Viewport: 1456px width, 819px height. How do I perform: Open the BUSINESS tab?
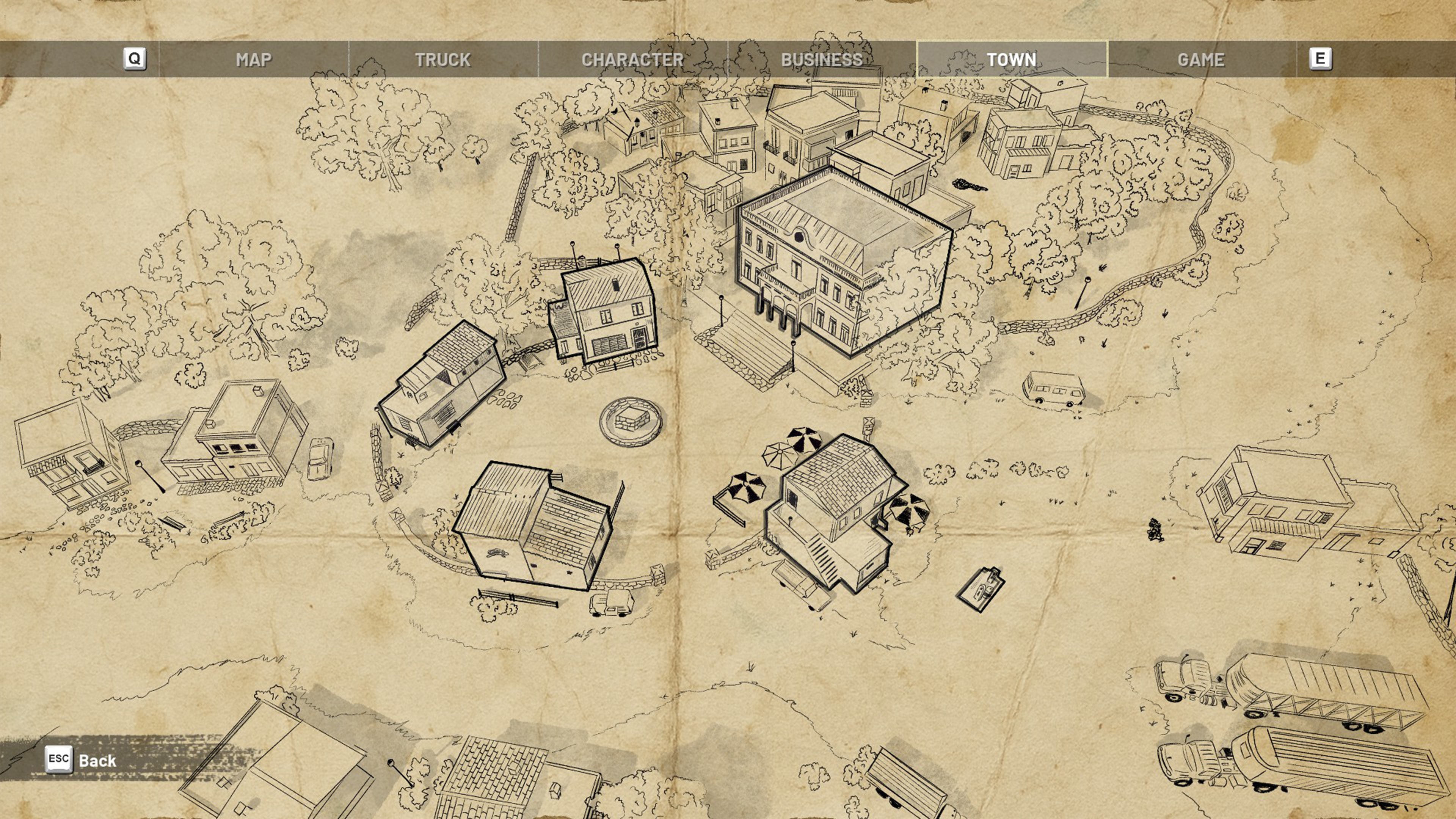(x=821, y=59)
